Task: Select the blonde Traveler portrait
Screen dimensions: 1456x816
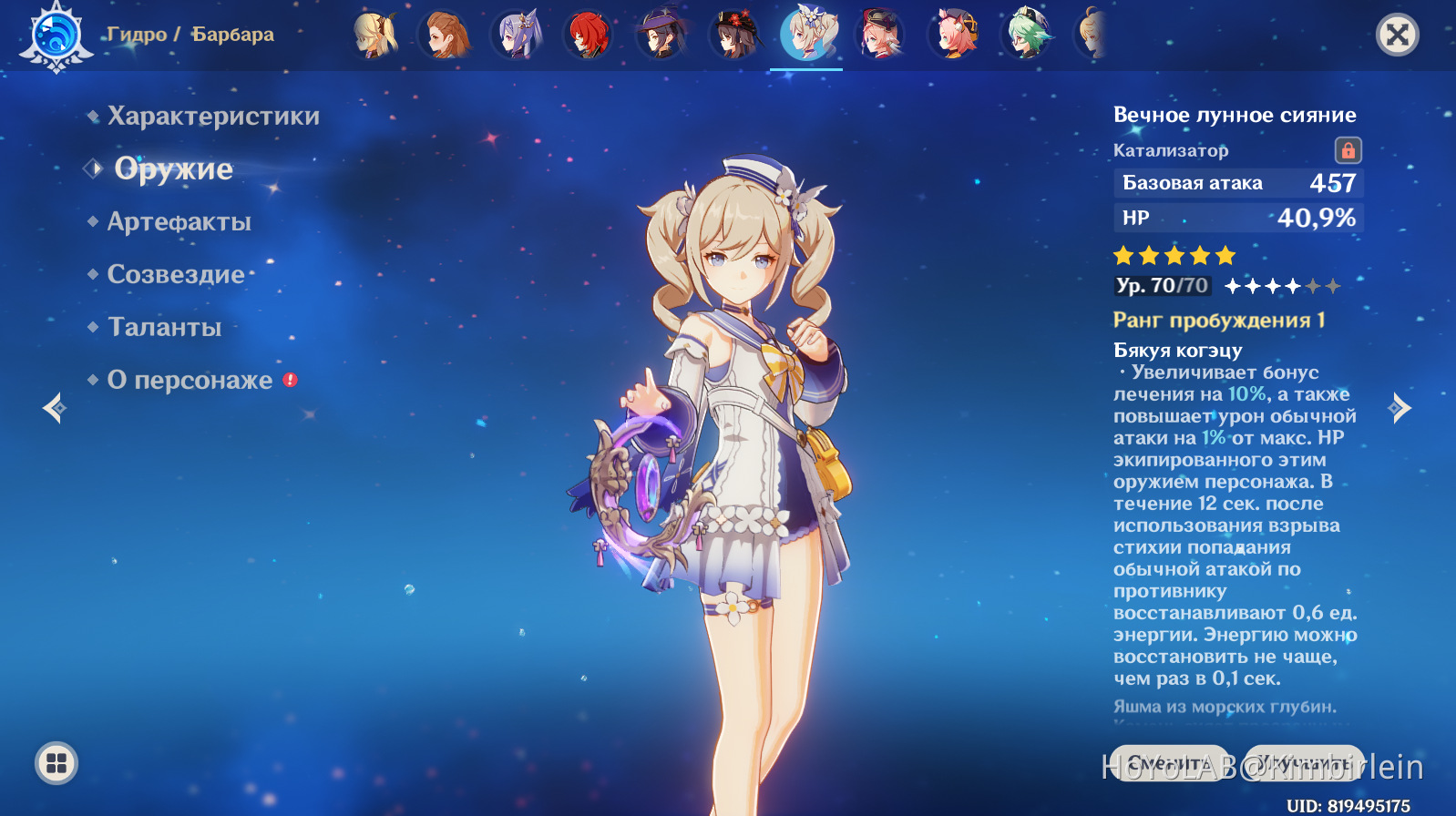Action: pyautogui.click(x=374, y=36)
